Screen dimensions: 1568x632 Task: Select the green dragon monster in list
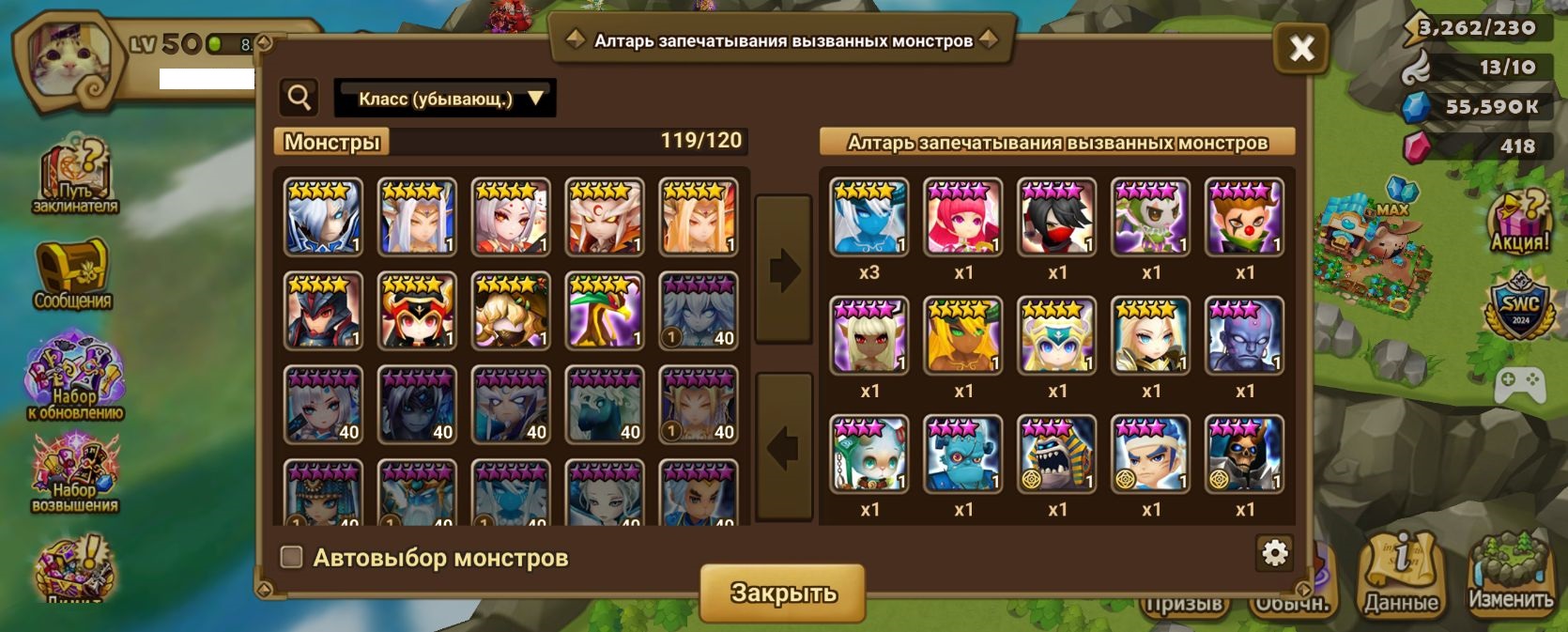(x=605, y=311)
